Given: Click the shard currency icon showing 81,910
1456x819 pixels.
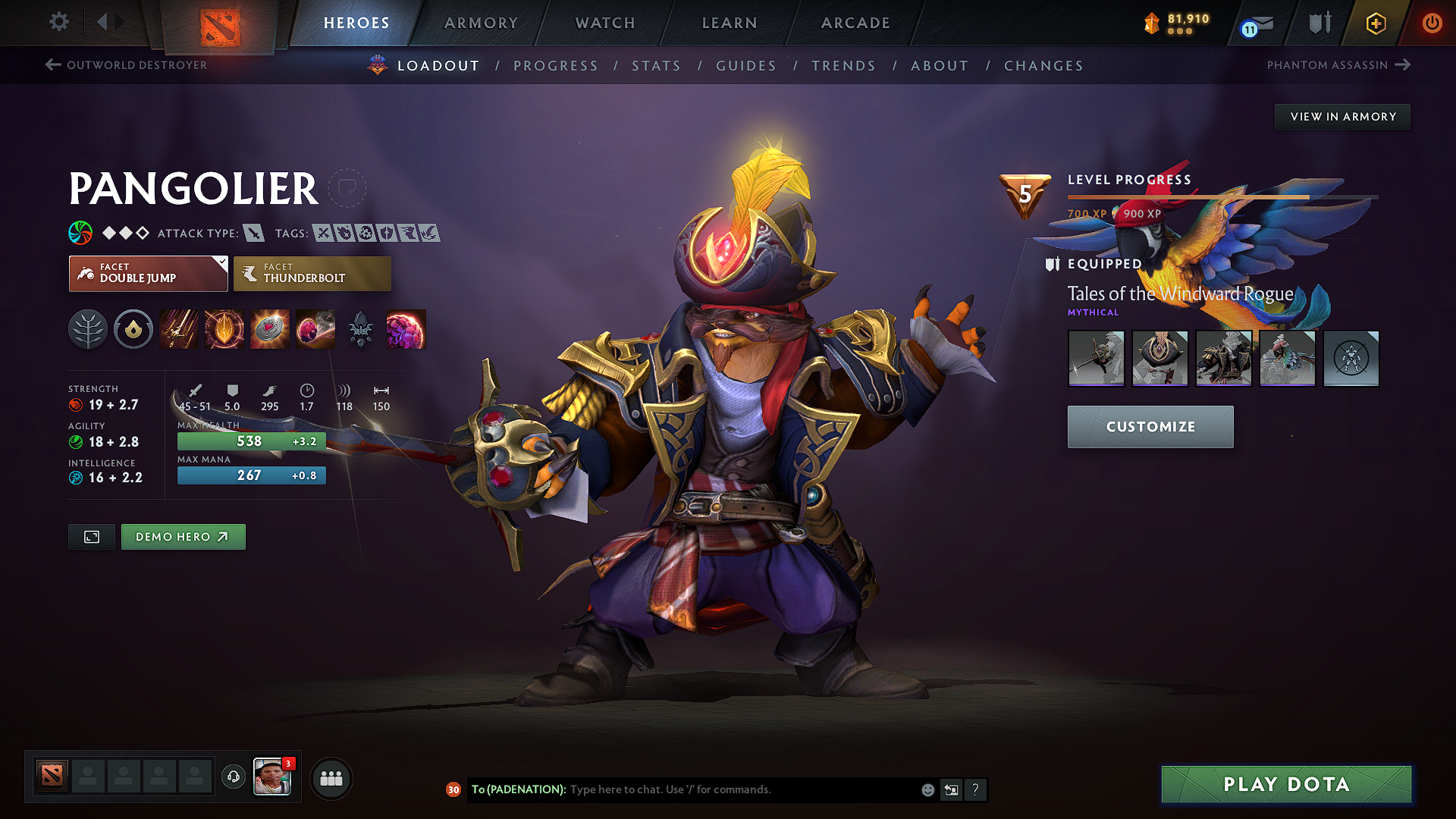Looking at the screenshot, I should (1152, 24).
